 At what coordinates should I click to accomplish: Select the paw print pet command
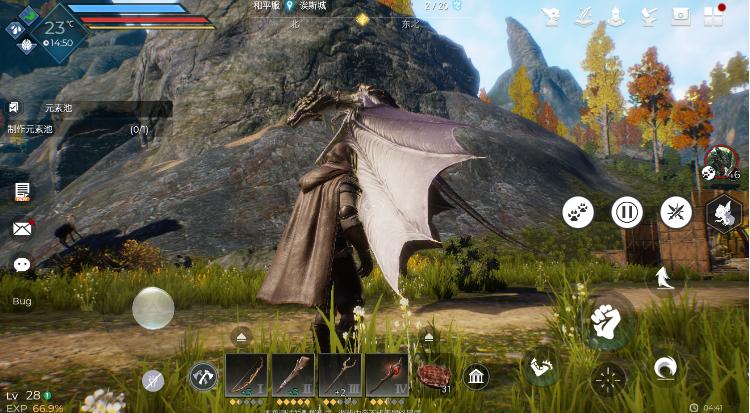578,211
